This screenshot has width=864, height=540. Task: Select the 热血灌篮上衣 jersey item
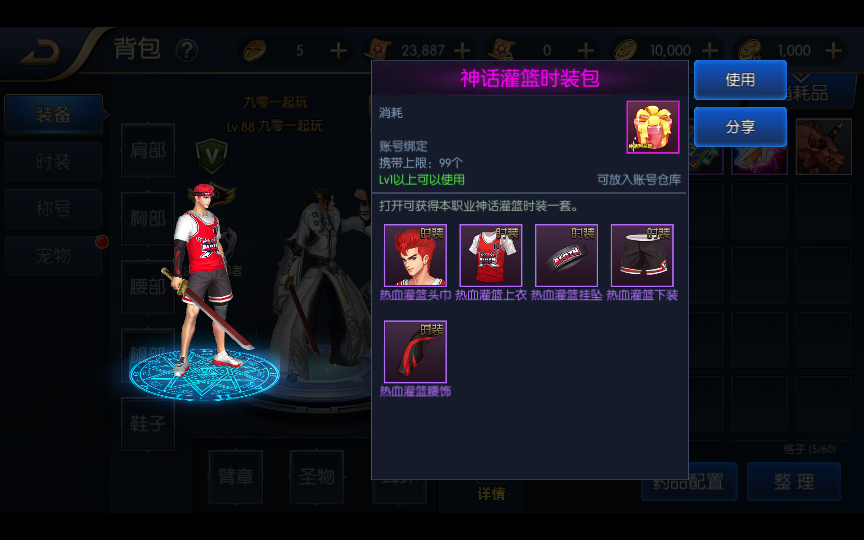(x=490, y=256)
